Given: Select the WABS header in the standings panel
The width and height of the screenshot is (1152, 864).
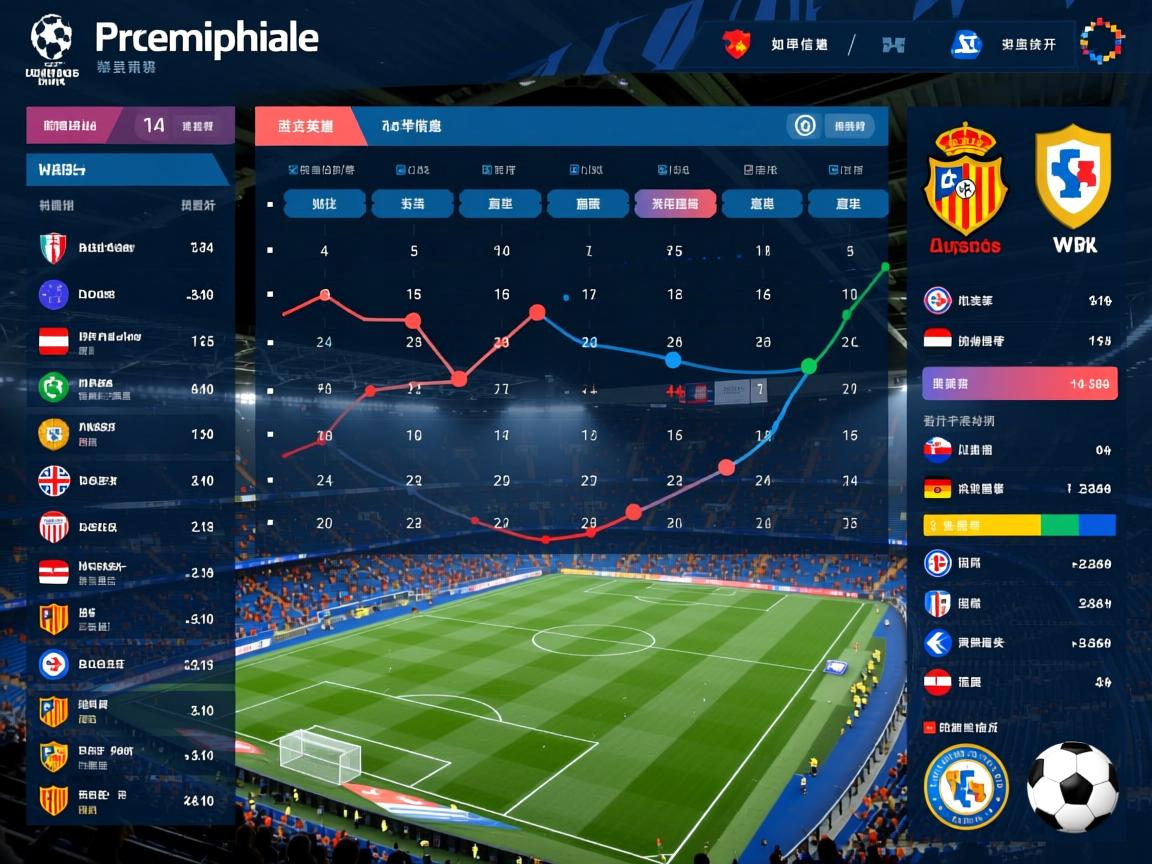Looking at the screenshot, I should (x=127, y=169).
